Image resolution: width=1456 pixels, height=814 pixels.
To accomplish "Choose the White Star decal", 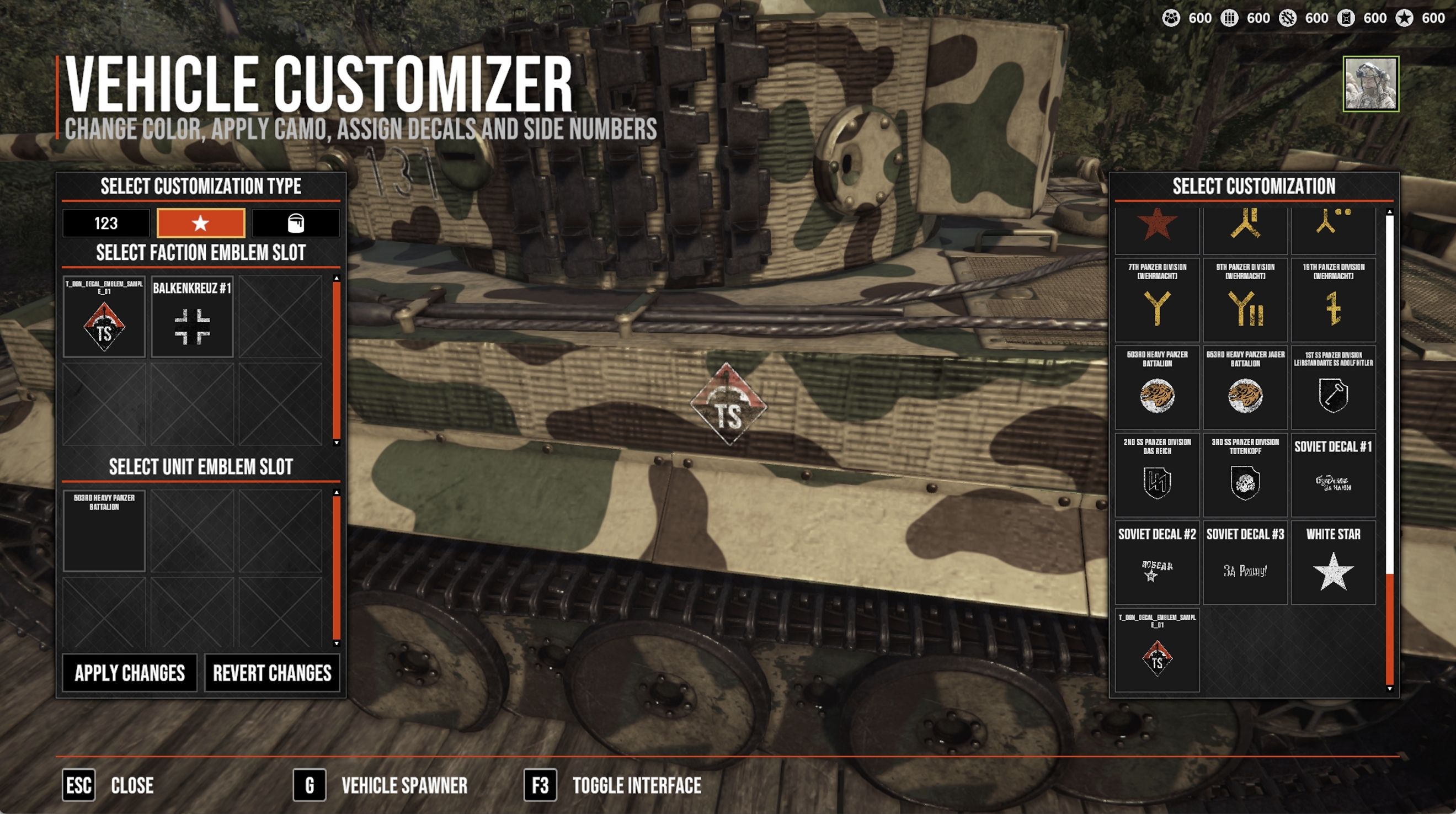I will (x=1334, y=563).
